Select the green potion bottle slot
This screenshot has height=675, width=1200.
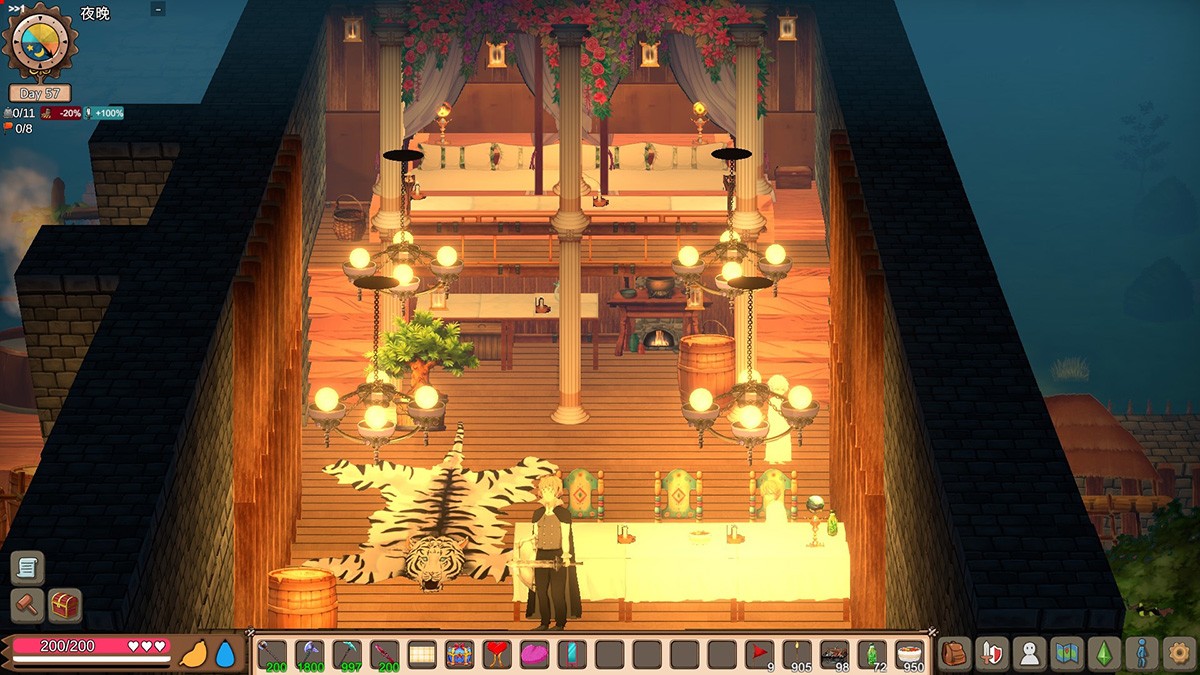872,655
